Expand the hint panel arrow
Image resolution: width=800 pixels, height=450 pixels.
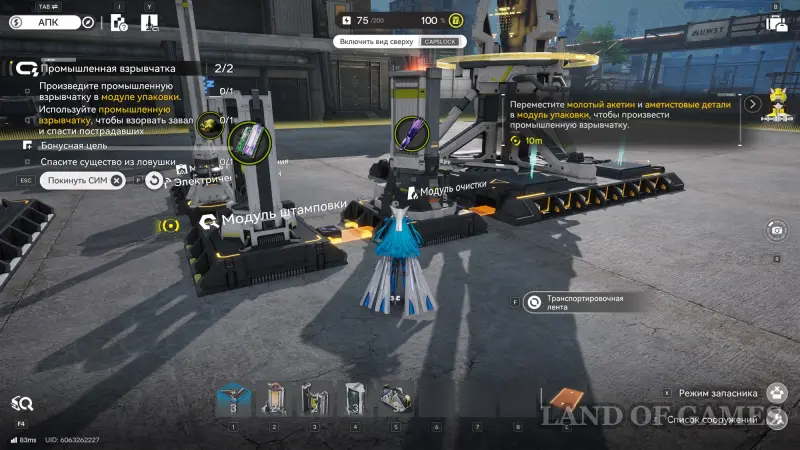point(746,103)
